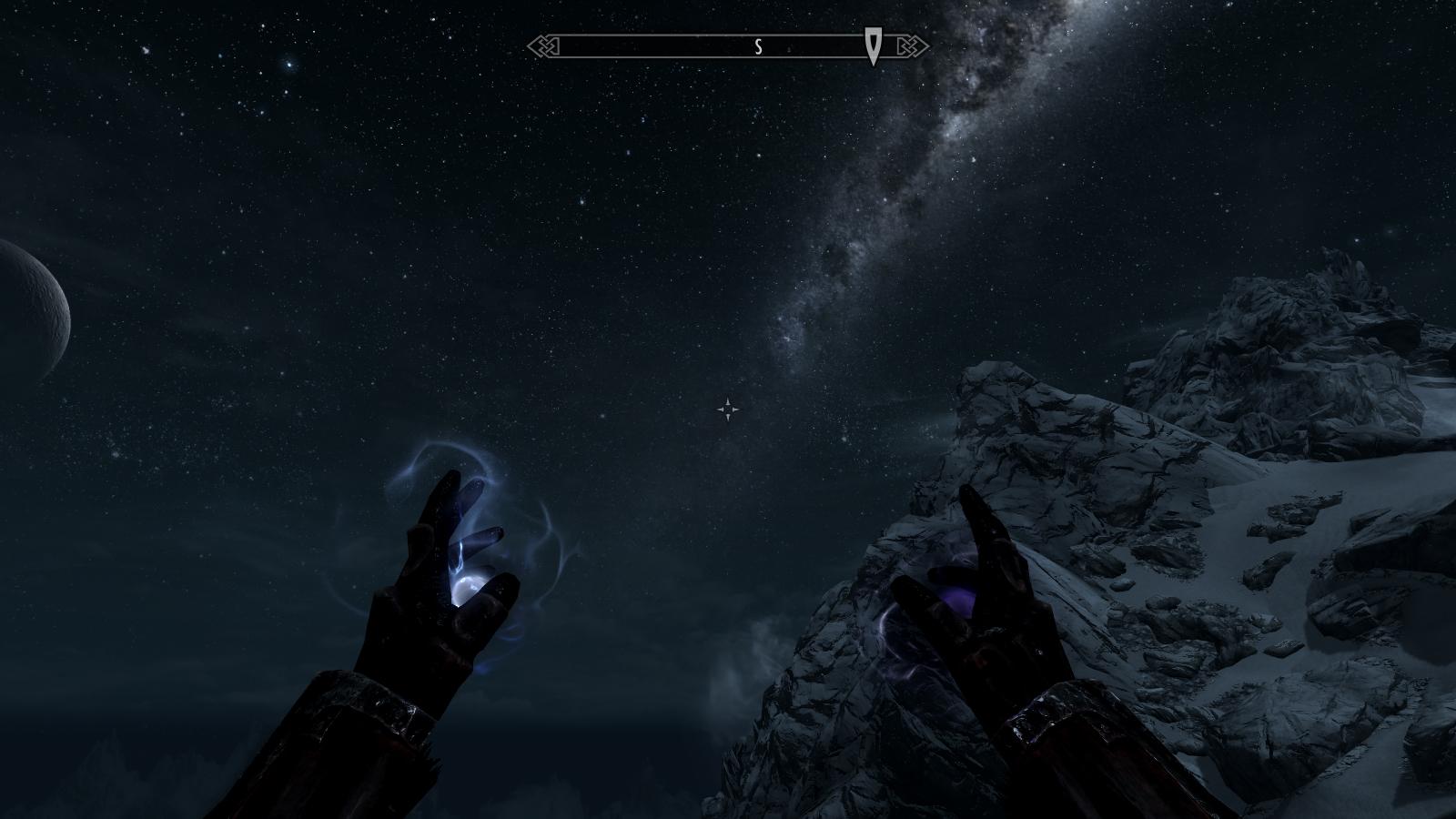The height and width of the screenshot is (819, 1456).
Task: Select the South heading on the compass bar
Action: click(x=758, y=47)
